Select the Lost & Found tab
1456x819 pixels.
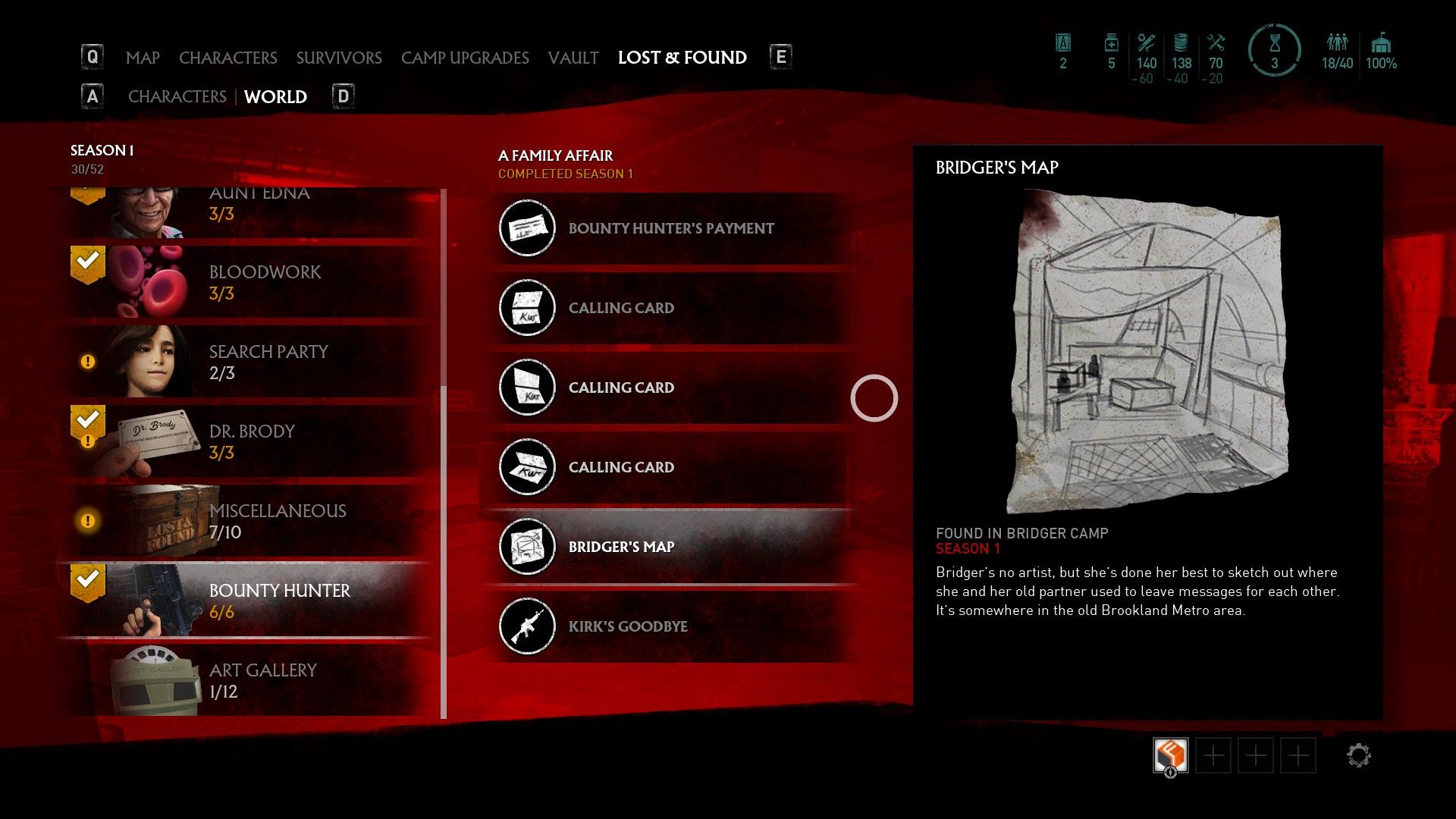(x=682, y=58)
